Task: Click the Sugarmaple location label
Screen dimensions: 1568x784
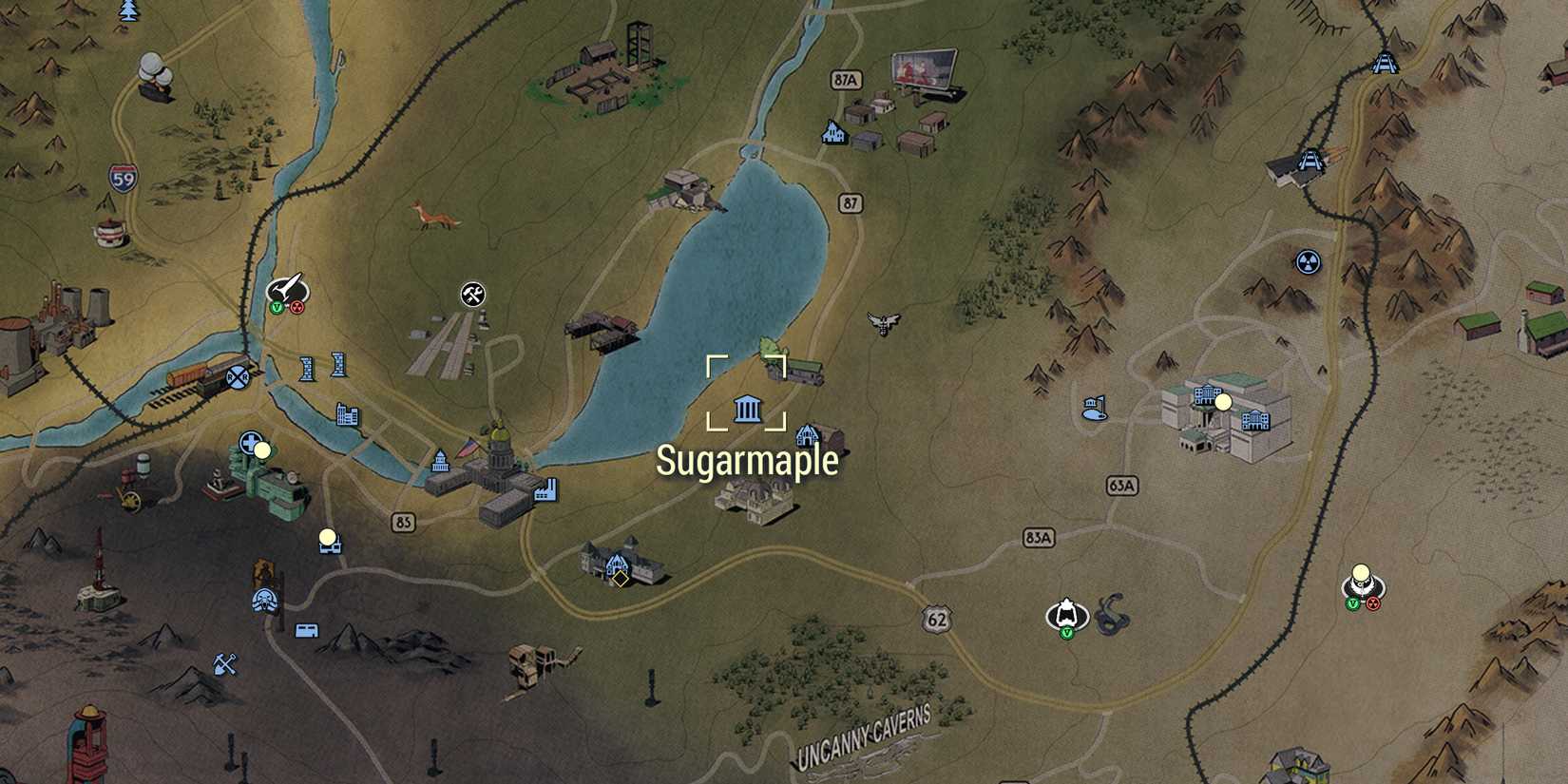Action: coord(749,460)
